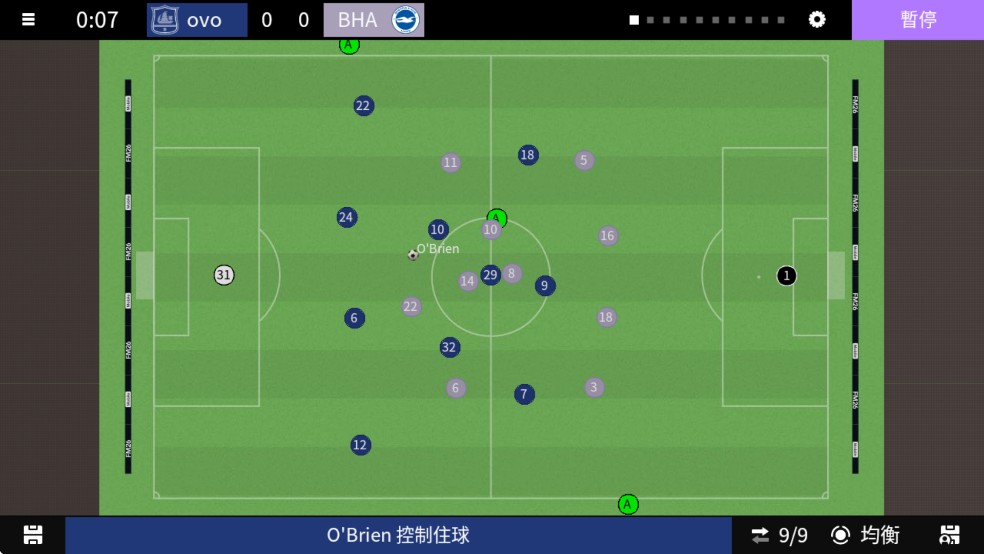Select the OVO team badge panel
This screenshot has width=984, height=554.
(197, 20)
